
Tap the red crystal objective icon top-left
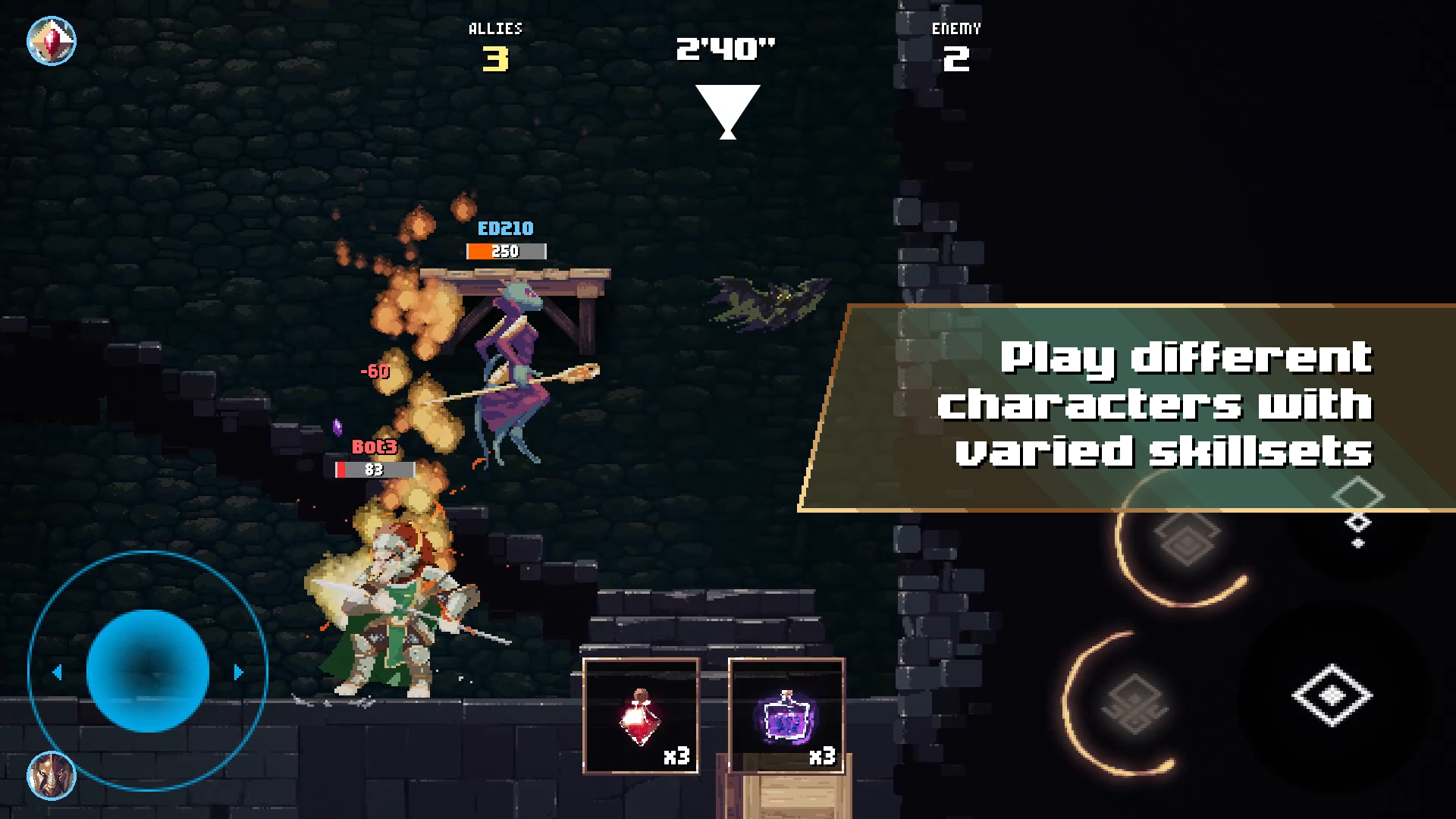(52, 40)
